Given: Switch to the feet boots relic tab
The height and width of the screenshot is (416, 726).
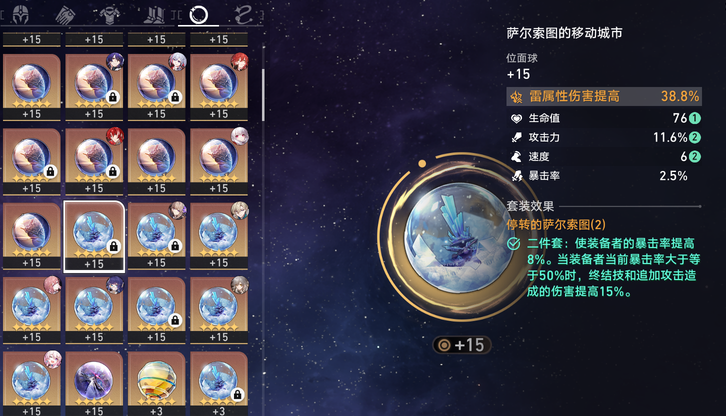Looking at the screenshot, I should click(156, 14).
